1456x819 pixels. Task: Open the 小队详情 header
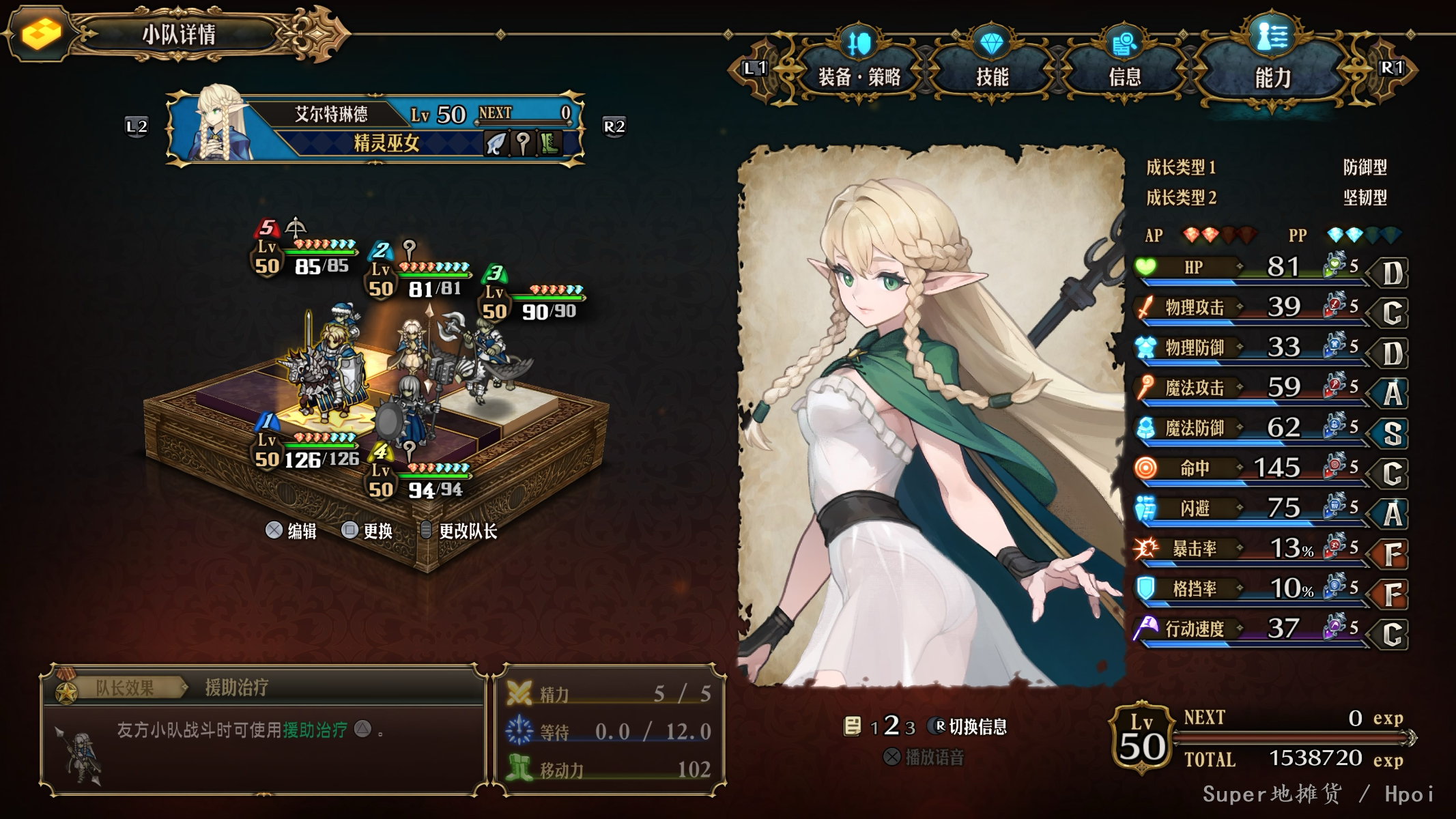pyautogui.click(x=179, y=34)
